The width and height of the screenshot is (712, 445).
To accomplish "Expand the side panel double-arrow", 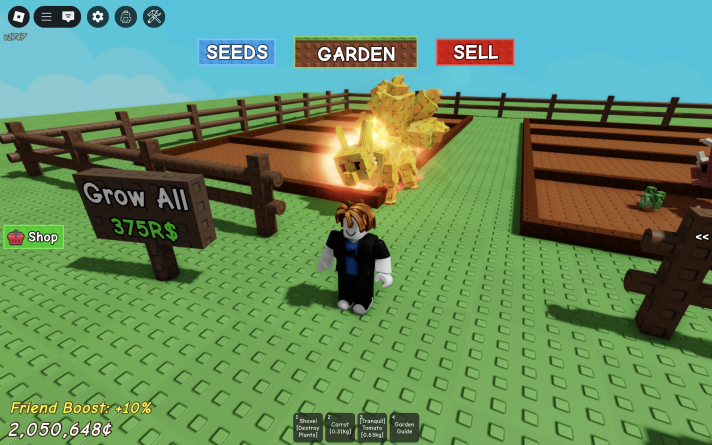I will (x=702, y=237).
